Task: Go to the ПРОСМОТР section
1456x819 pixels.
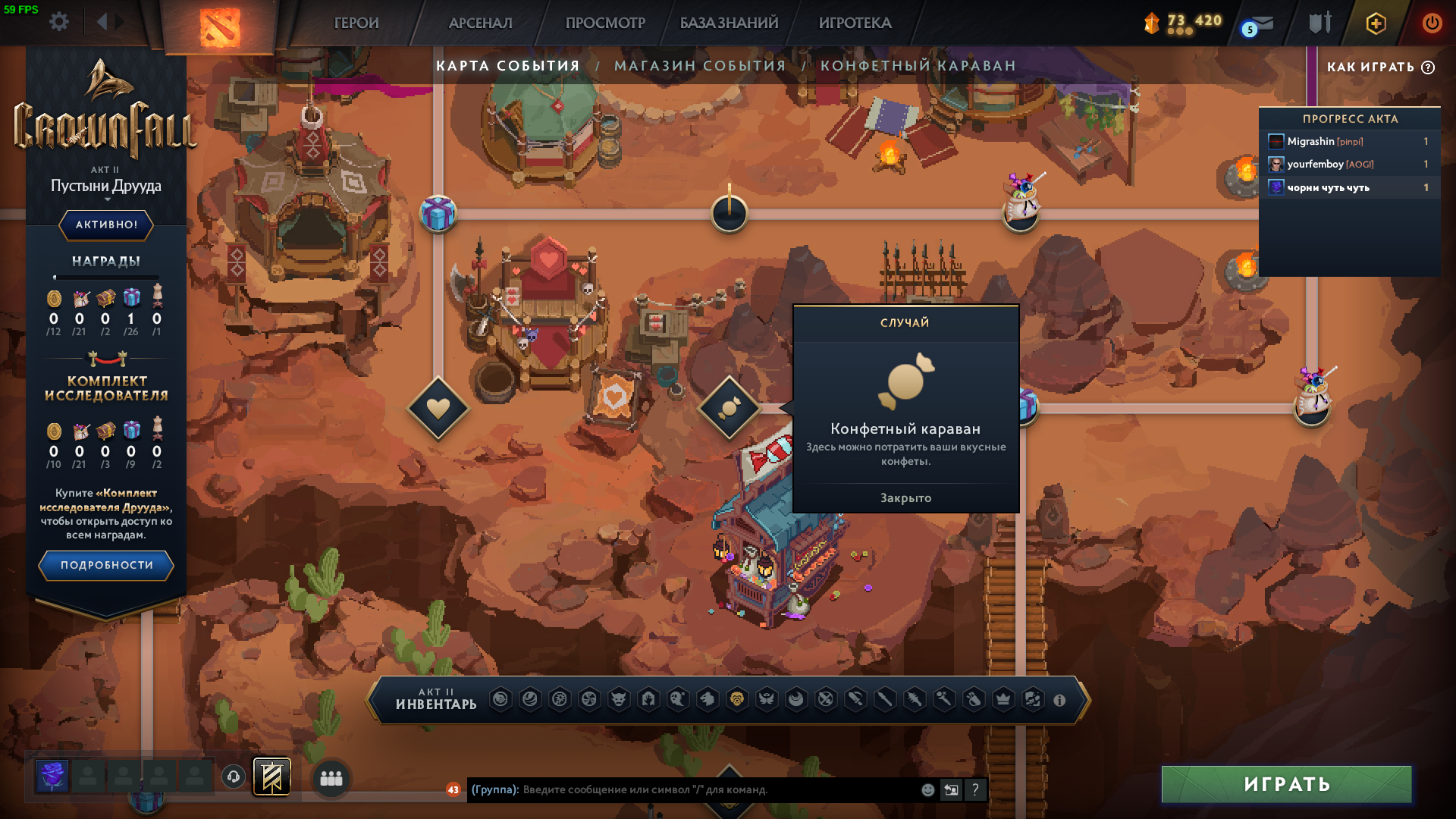Action: pyautogui.click(x=605, y=23)
